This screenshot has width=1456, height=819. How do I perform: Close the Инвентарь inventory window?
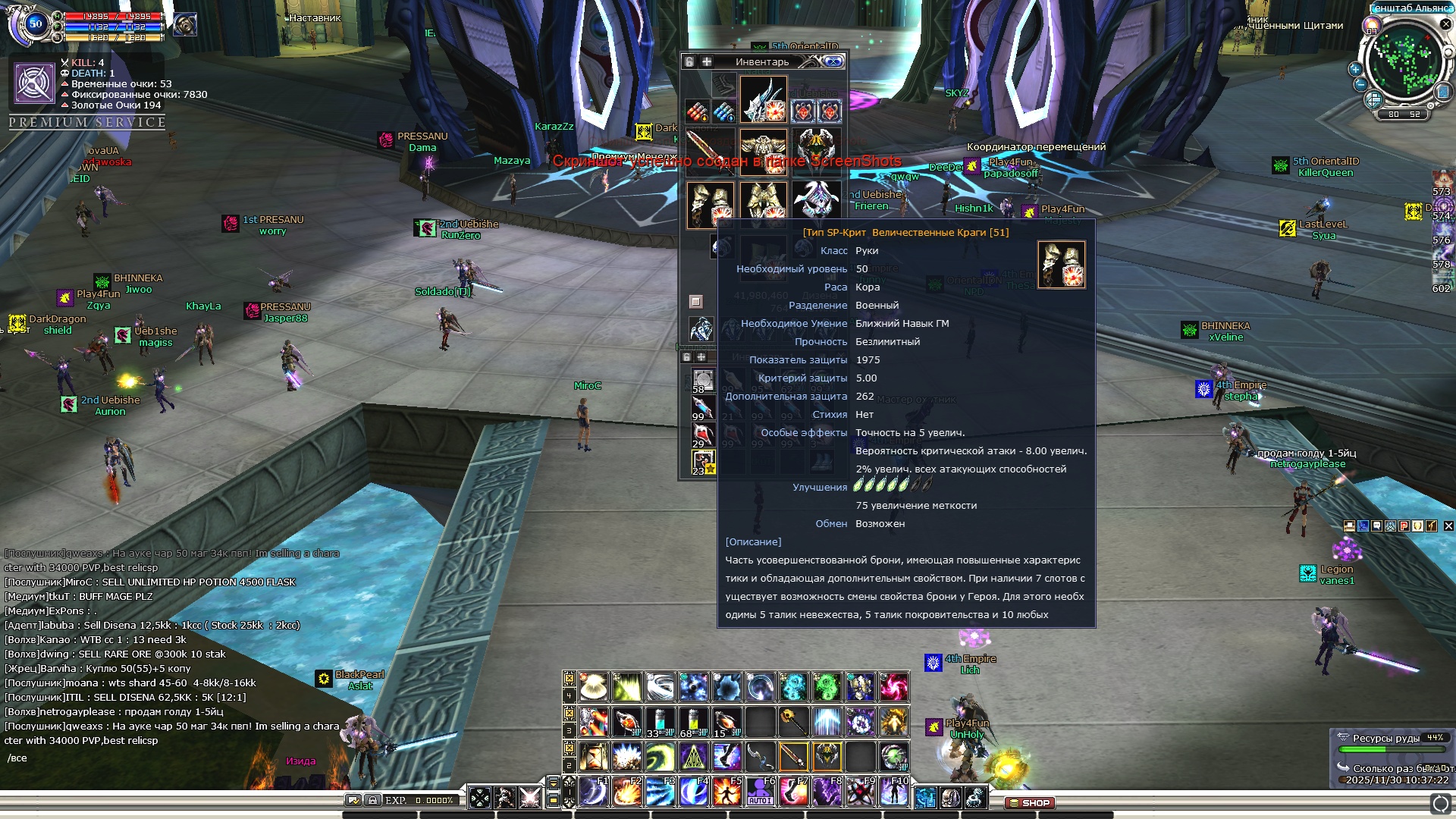click(833, 61)
